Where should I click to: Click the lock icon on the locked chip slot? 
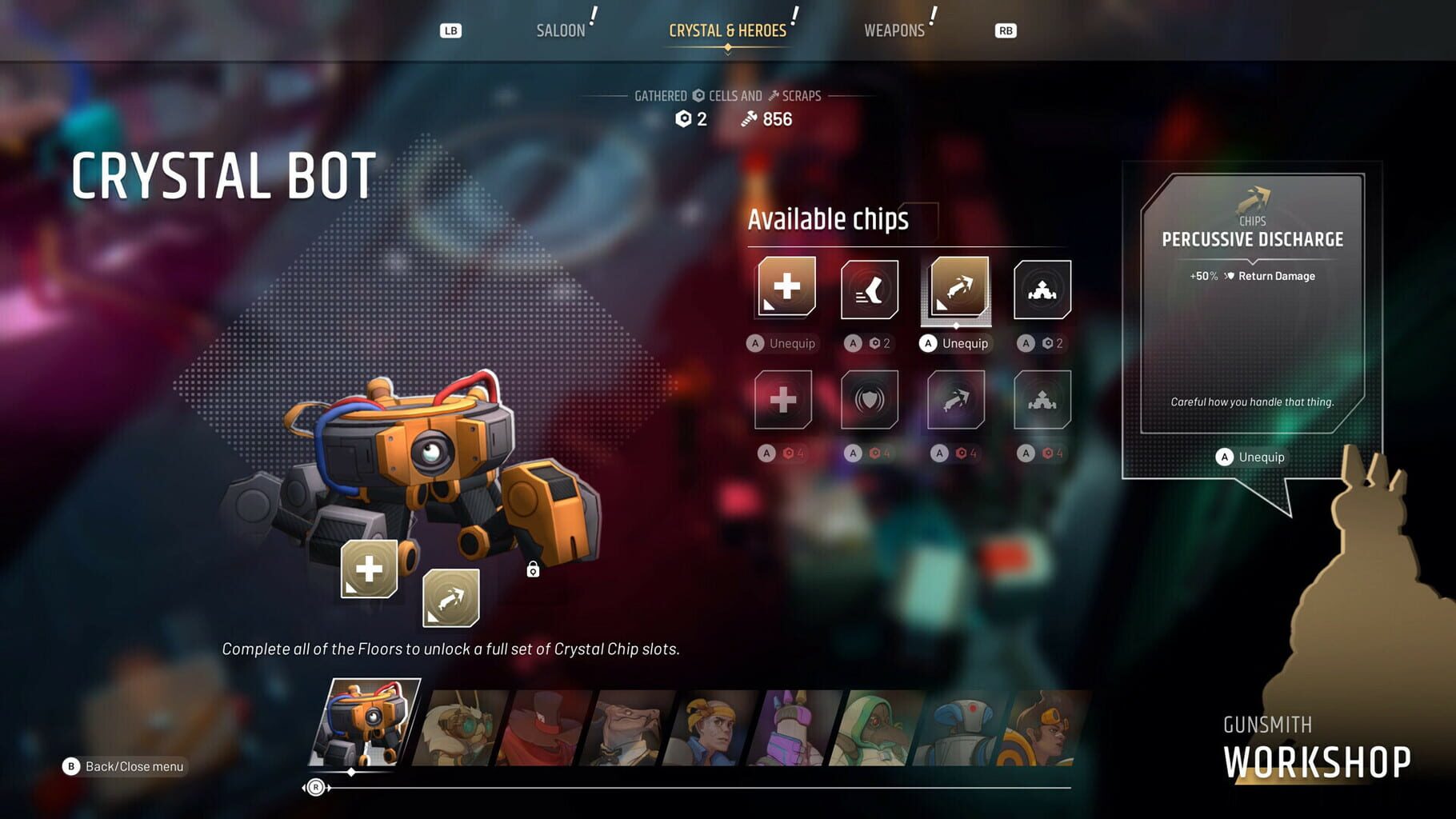coord(533,569)
